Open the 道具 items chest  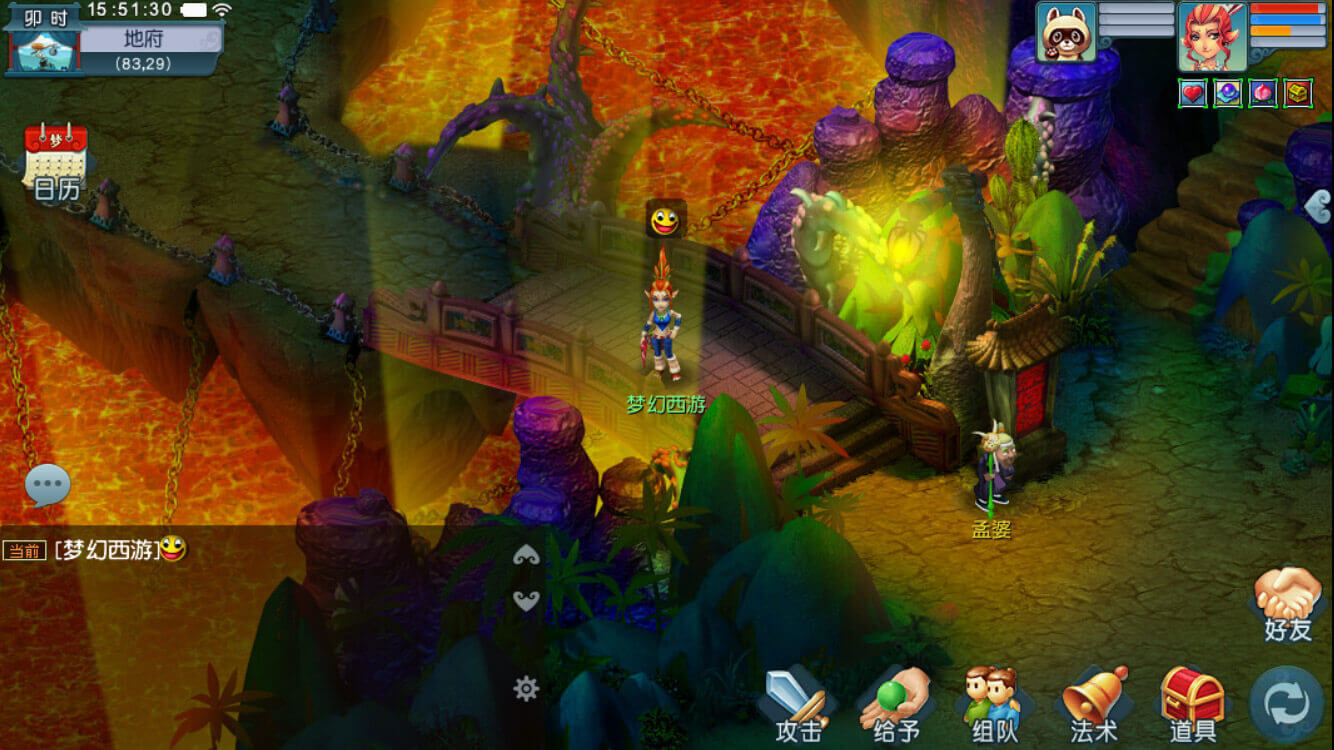(x=1192, y=705)
